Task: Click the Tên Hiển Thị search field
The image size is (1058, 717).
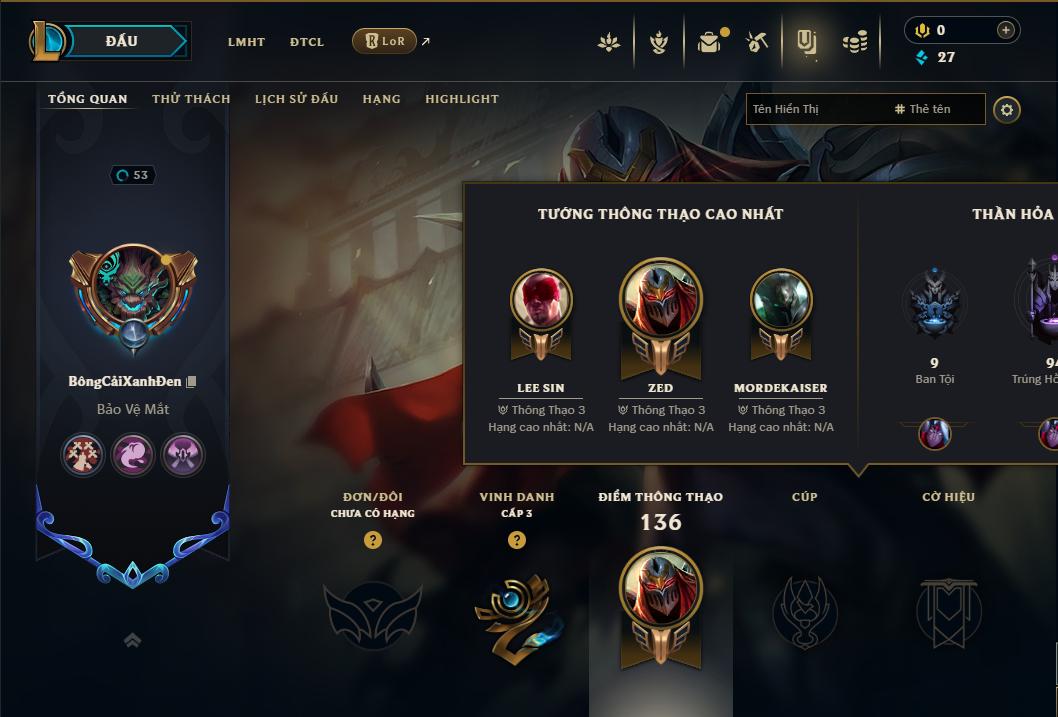Action: (x=815, y=109)
